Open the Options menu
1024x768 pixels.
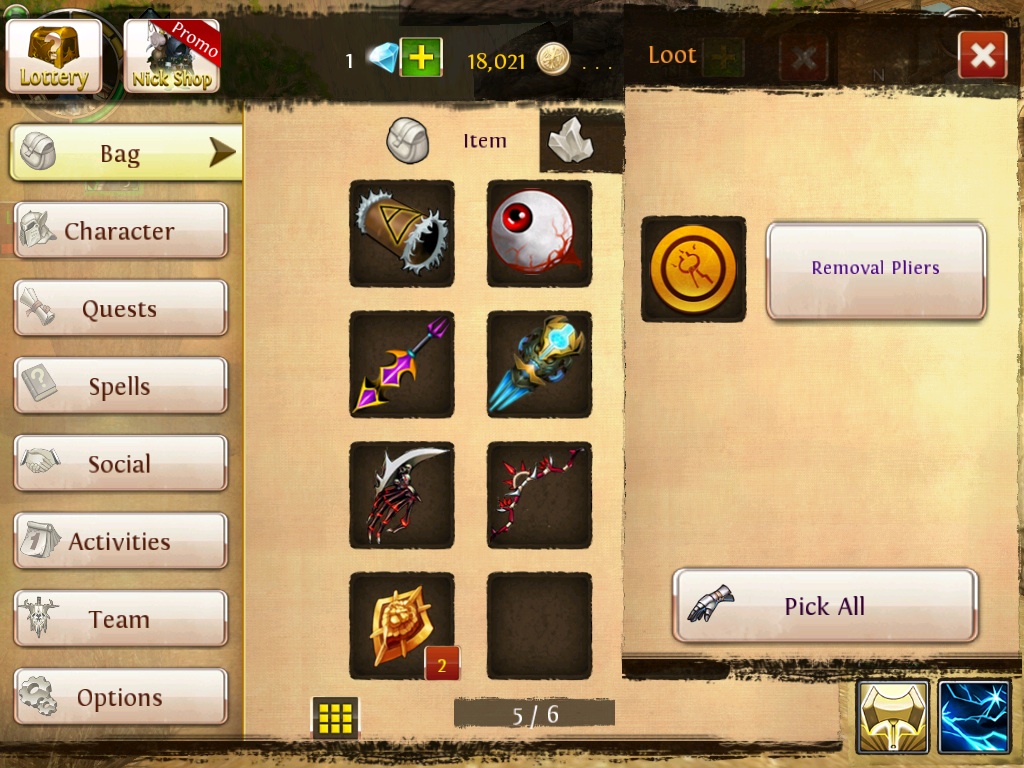pyautogui.click(x=120, y=697)
